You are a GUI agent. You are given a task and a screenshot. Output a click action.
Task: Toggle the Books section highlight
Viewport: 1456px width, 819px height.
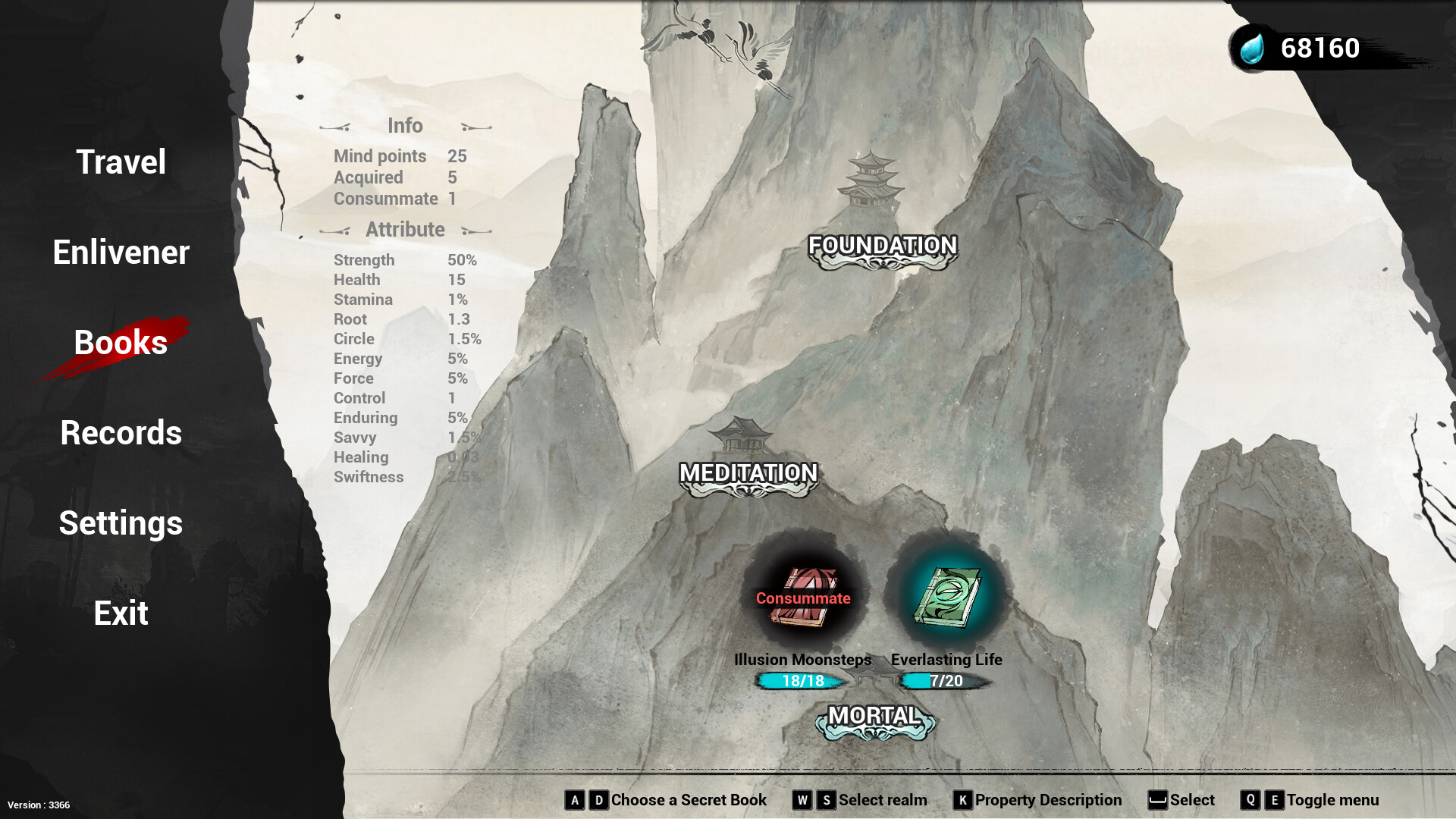point(120,343)
